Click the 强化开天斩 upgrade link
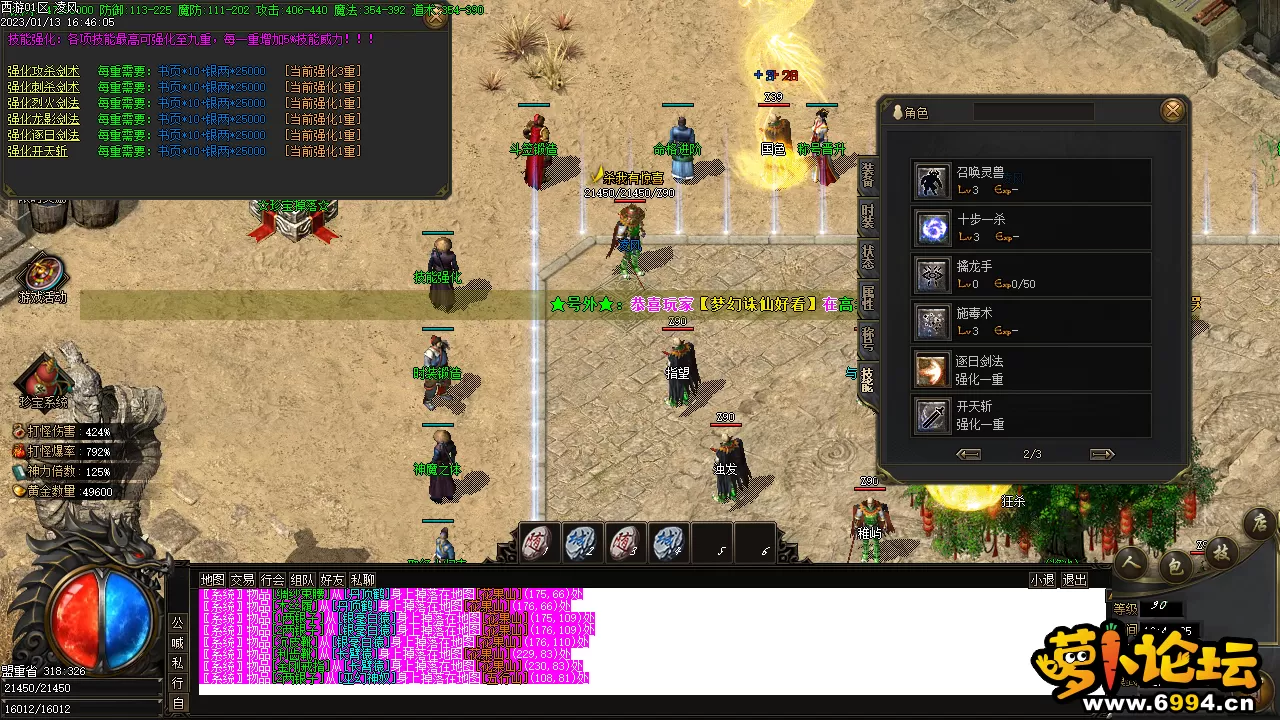The image size is (1280, 720). click(x=37, y=151)
